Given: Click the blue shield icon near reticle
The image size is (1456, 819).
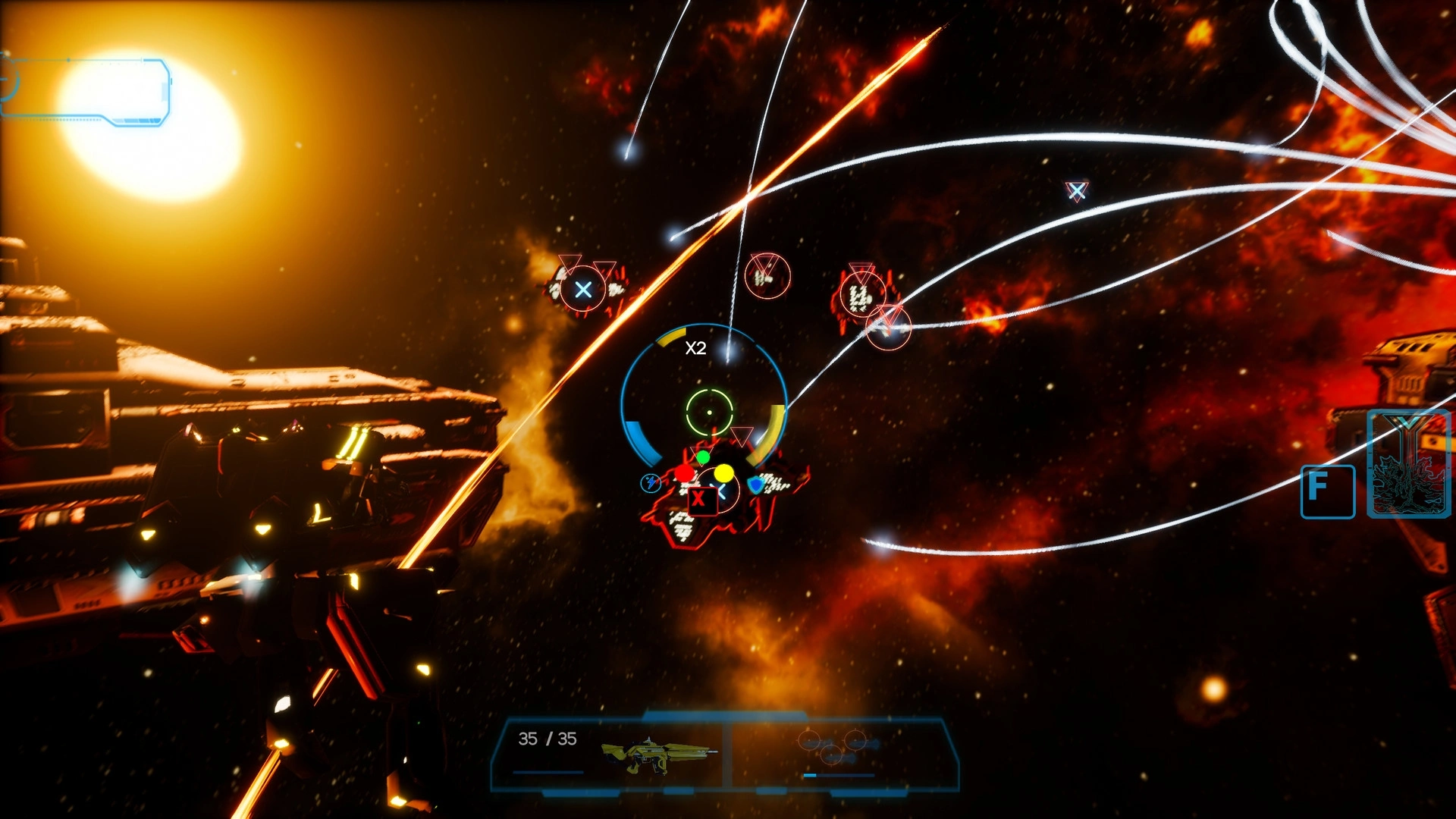Looking at the screenshot, I should pos(756,485).
